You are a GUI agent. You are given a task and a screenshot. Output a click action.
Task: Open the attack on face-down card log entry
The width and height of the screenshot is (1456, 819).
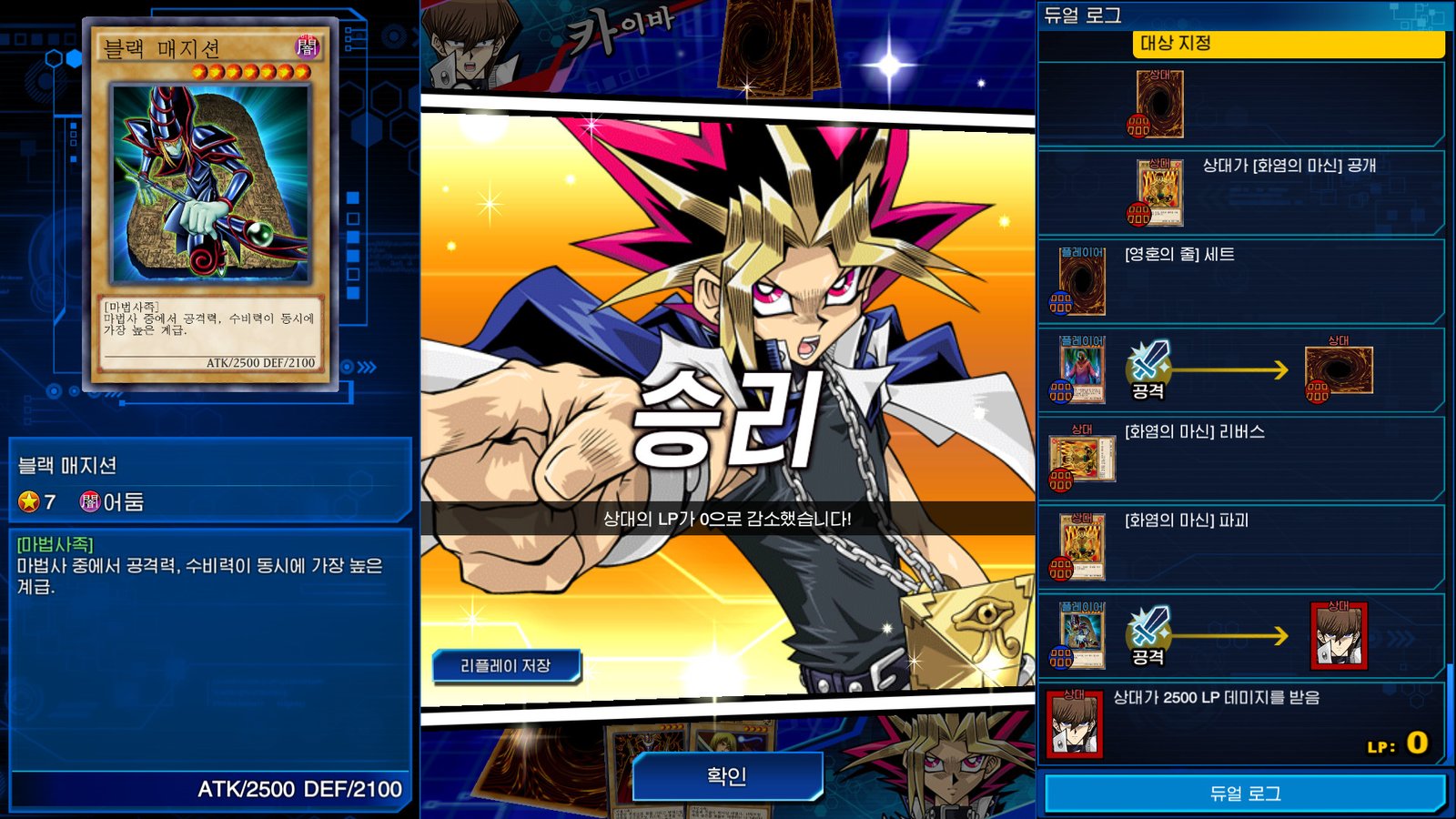point(1241,369)
